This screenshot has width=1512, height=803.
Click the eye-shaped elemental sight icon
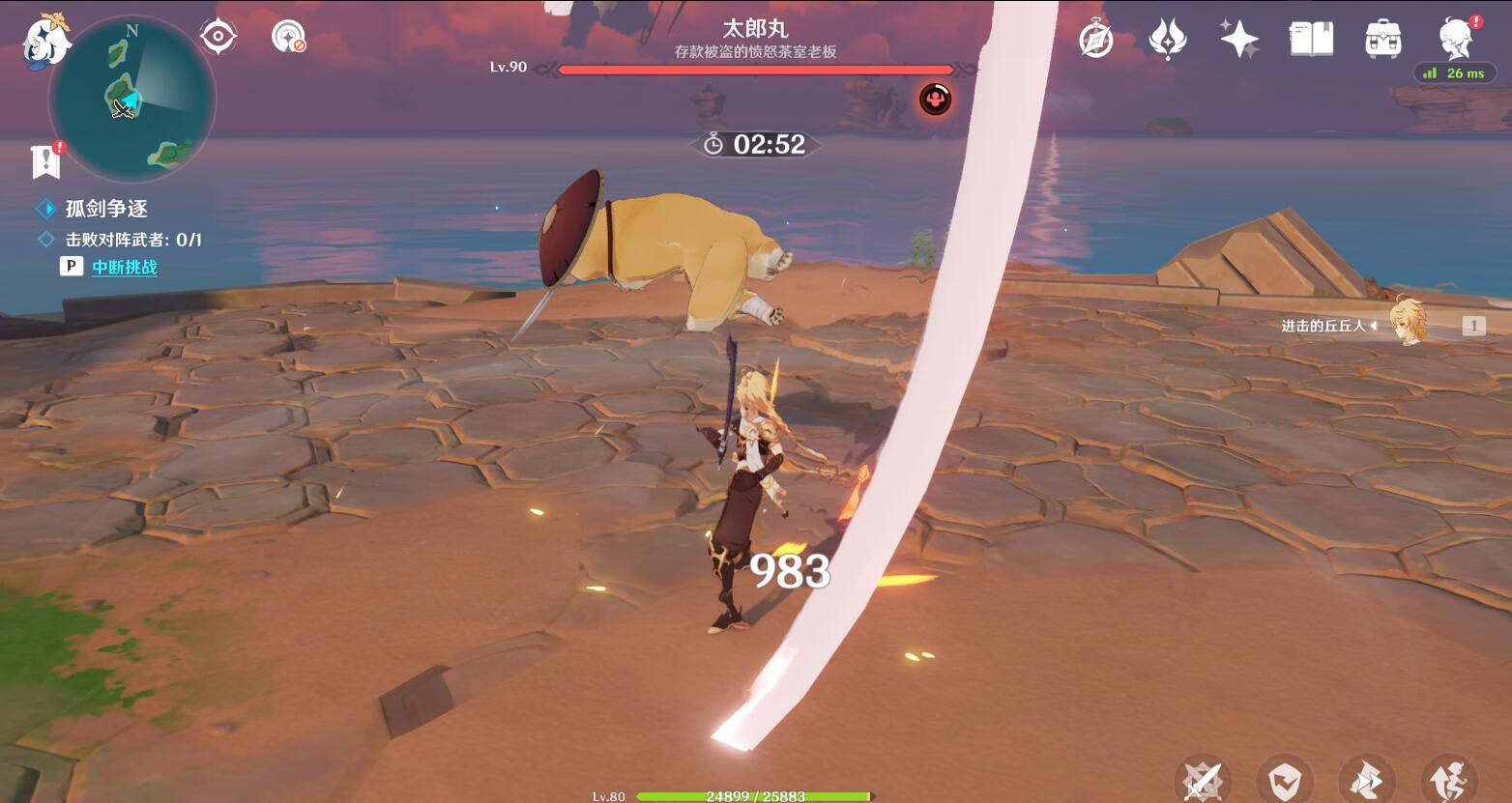point(218,37)
